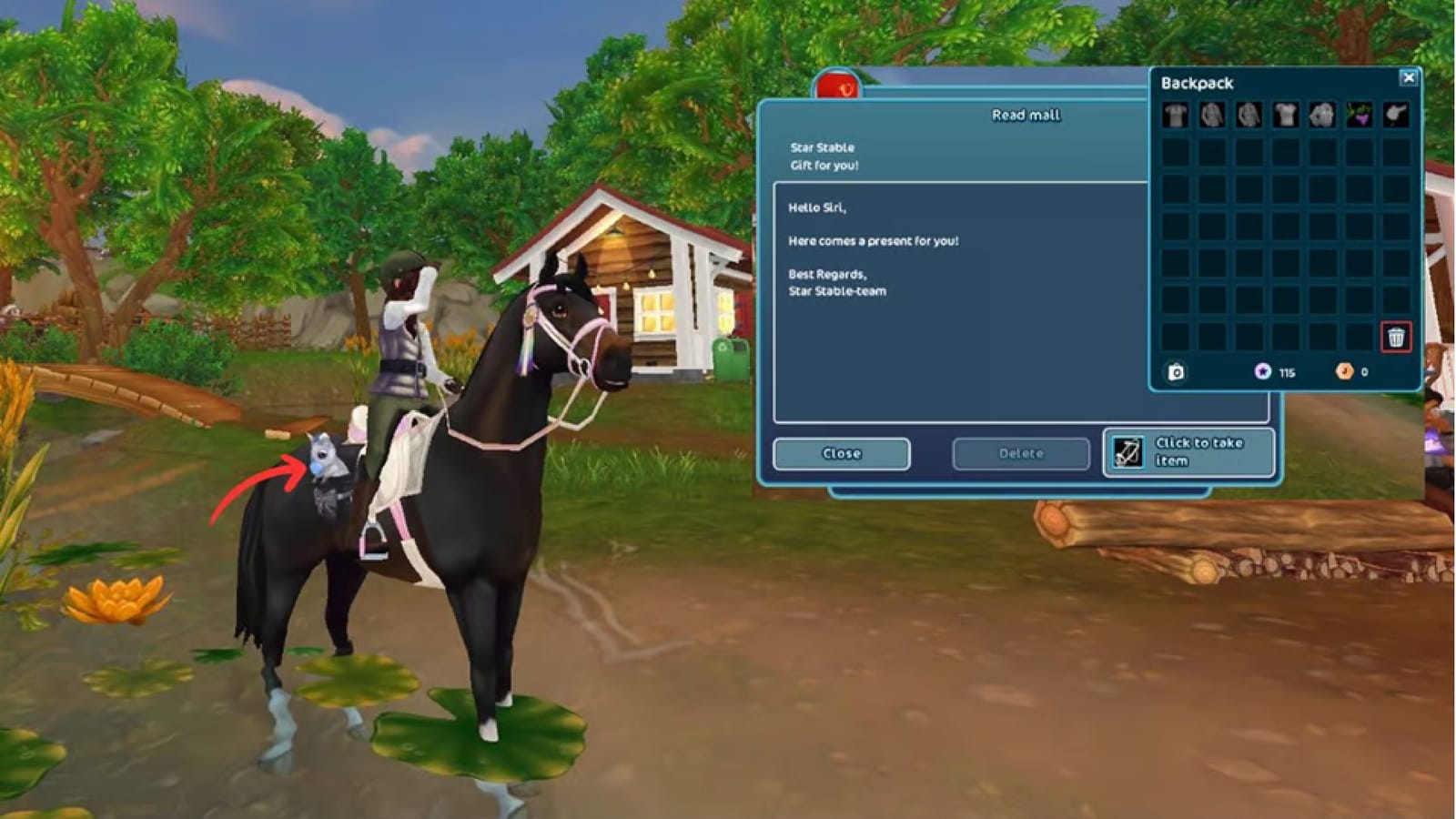Screen dimensions: 1456x819
Task: Click the grayed-out Delete button
Action: 1020,452
